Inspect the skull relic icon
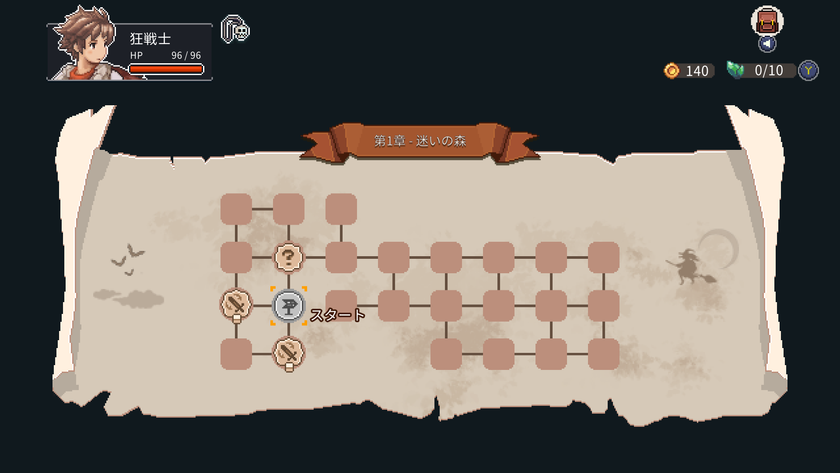840x473 pixels. point(235,29)
